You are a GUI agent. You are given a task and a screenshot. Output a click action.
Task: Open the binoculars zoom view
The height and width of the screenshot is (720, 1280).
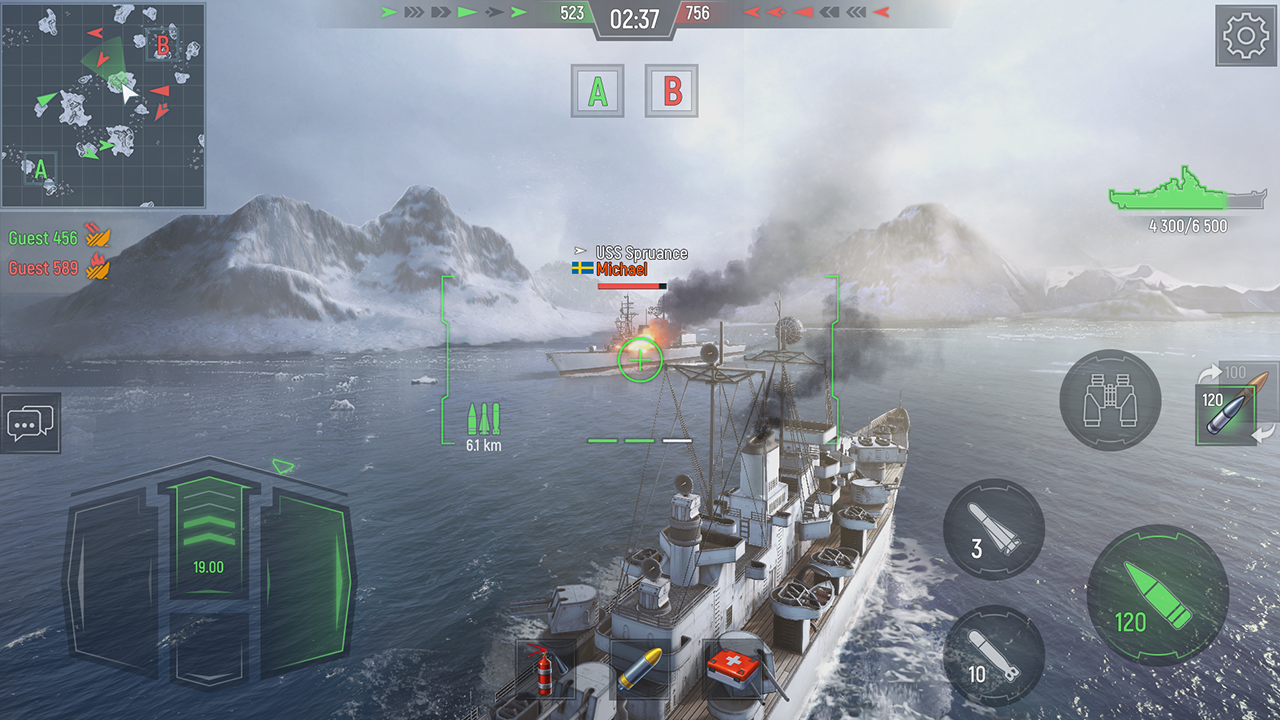pos(1110,400)
